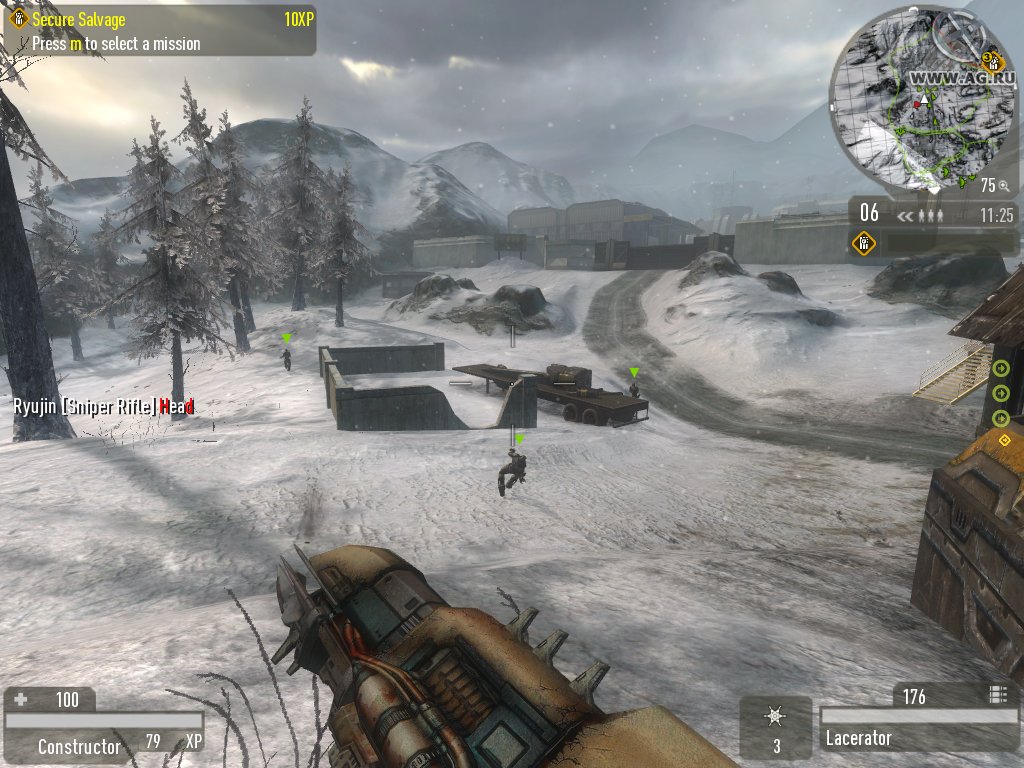The width and height of the screenshot is (1024, 768).
Task: Click the yellow objective icon below the timer
Action: (864, 243)
